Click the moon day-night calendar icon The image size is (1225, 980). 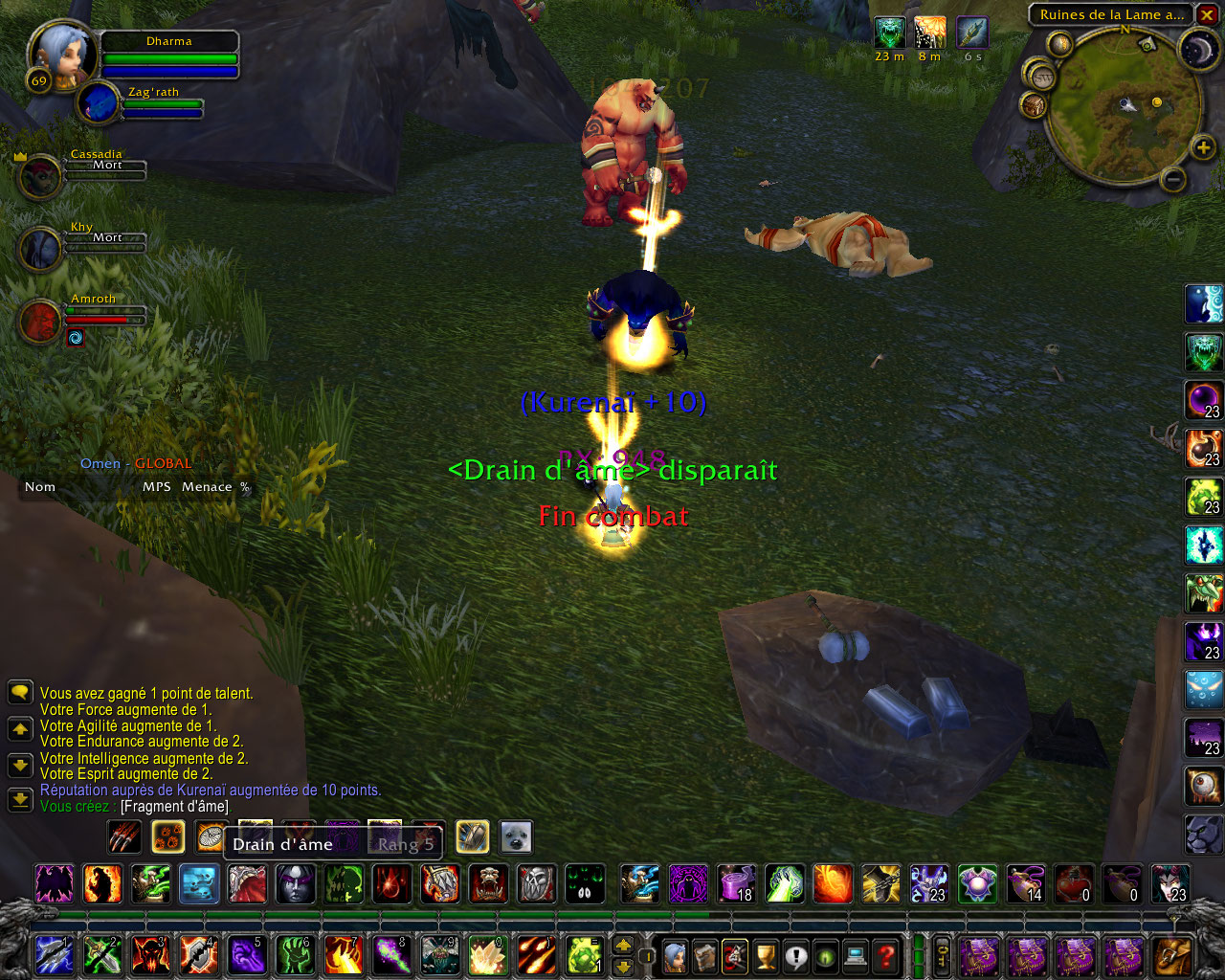click(1197, 50)
